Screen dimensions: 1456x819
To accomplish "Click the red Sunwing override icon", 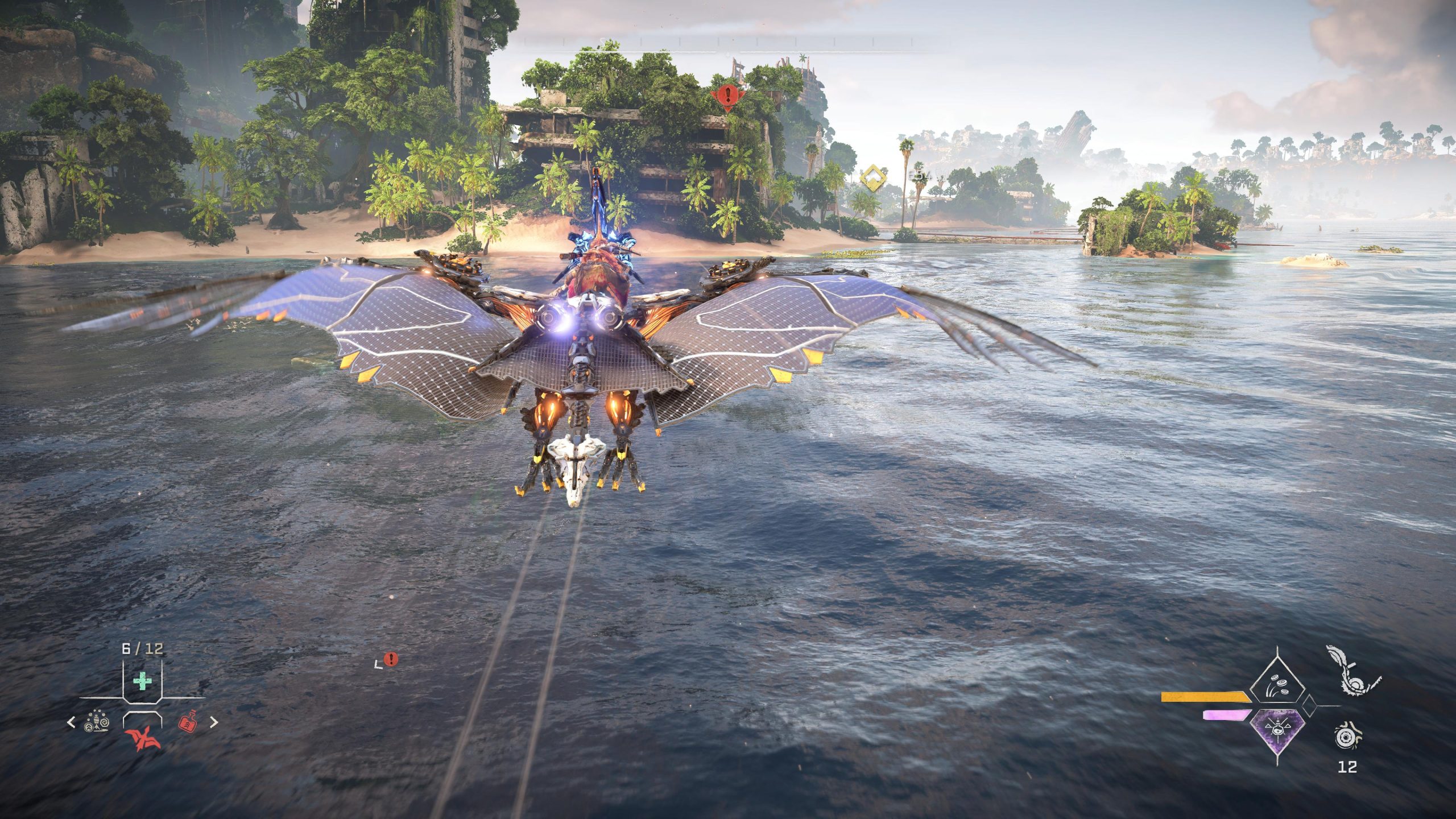I will 142,739.
